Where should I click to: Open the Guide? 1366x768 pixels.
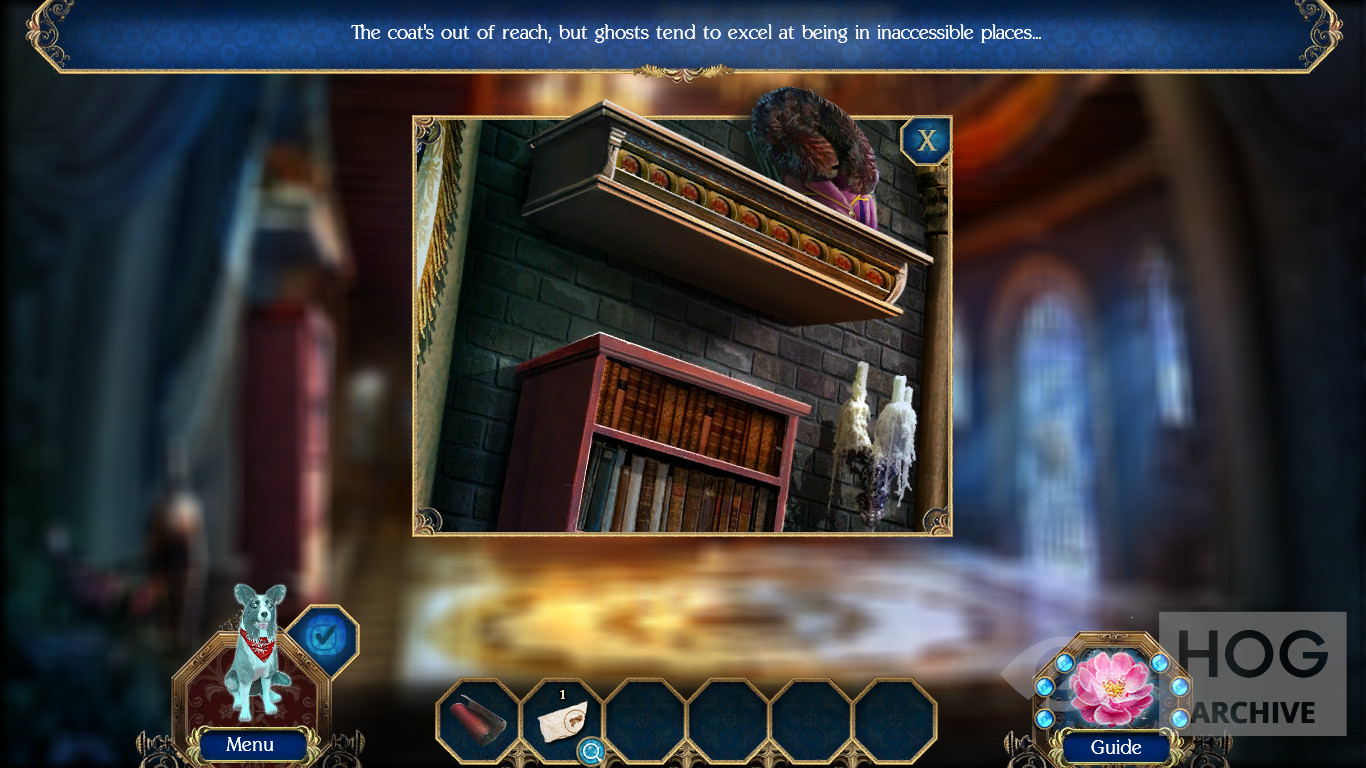[1115, 747]
